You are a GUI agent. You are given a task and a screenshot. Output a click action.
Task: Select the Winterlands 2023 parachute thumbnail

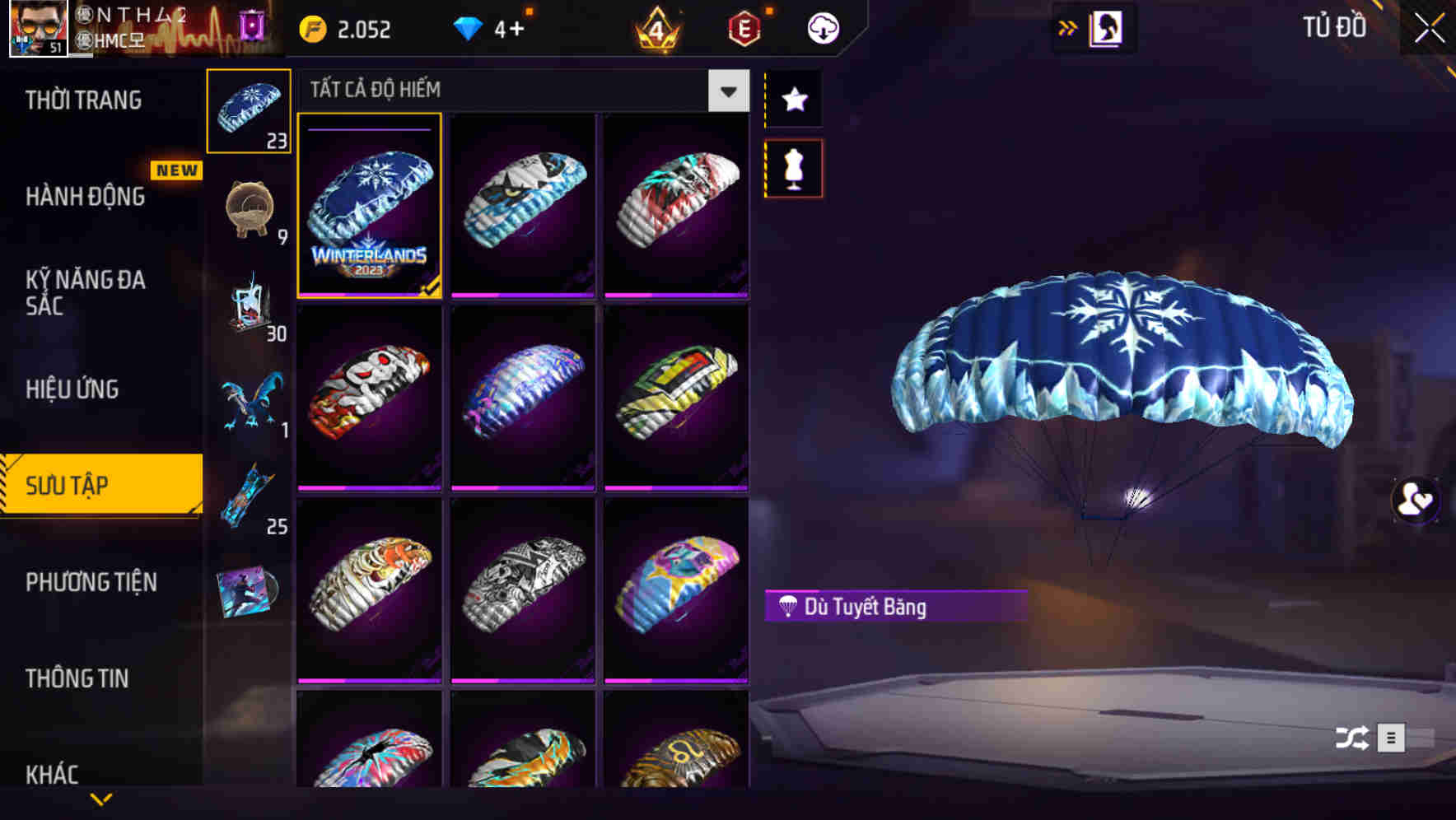click(x=368, y=208)
